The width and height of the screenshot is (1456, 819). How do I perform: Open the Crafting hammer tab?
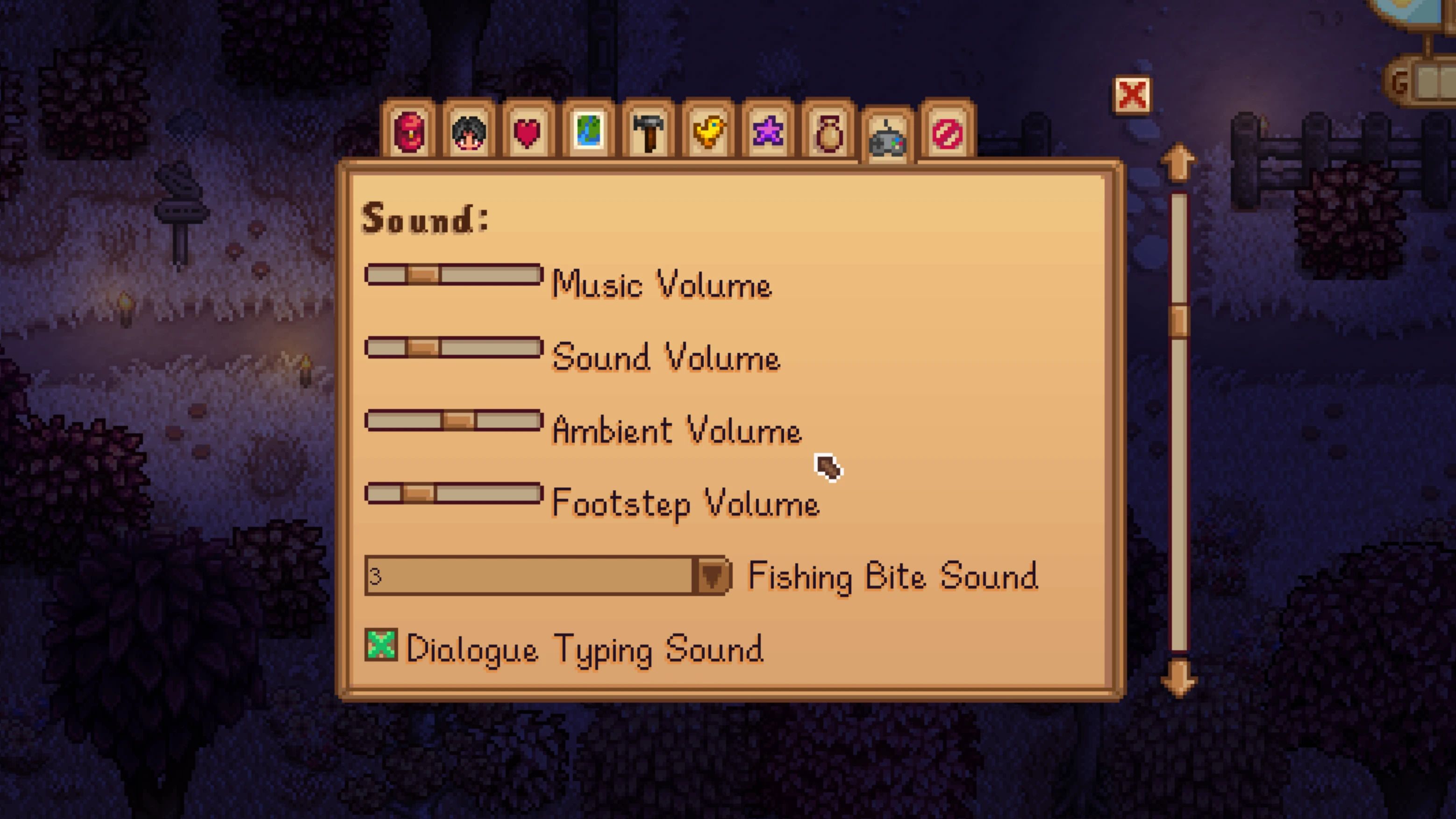coord(652,132)
